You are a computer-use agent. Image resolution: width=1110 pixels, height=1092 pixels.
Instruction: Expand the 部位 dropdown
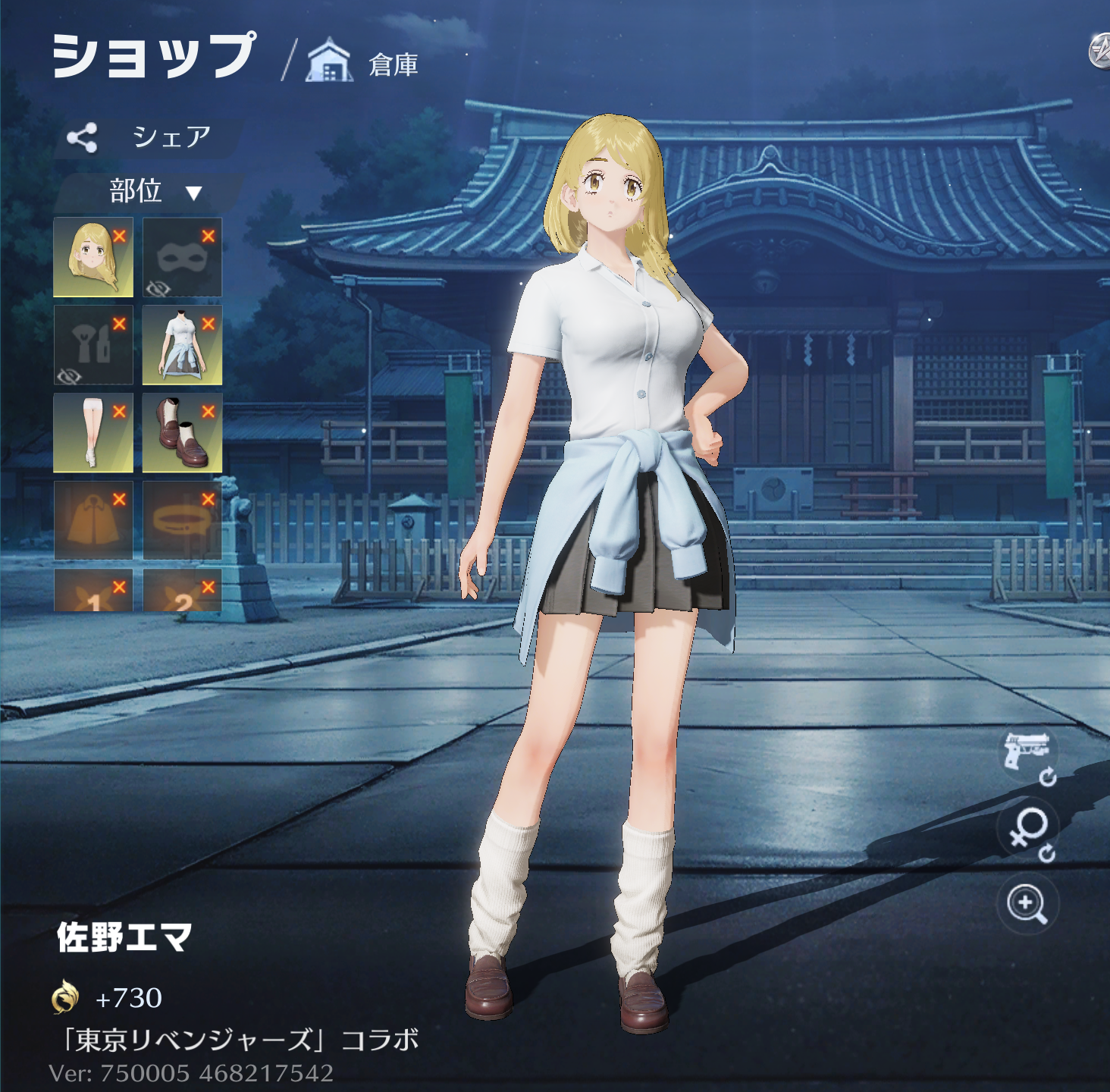pos(152,191)
